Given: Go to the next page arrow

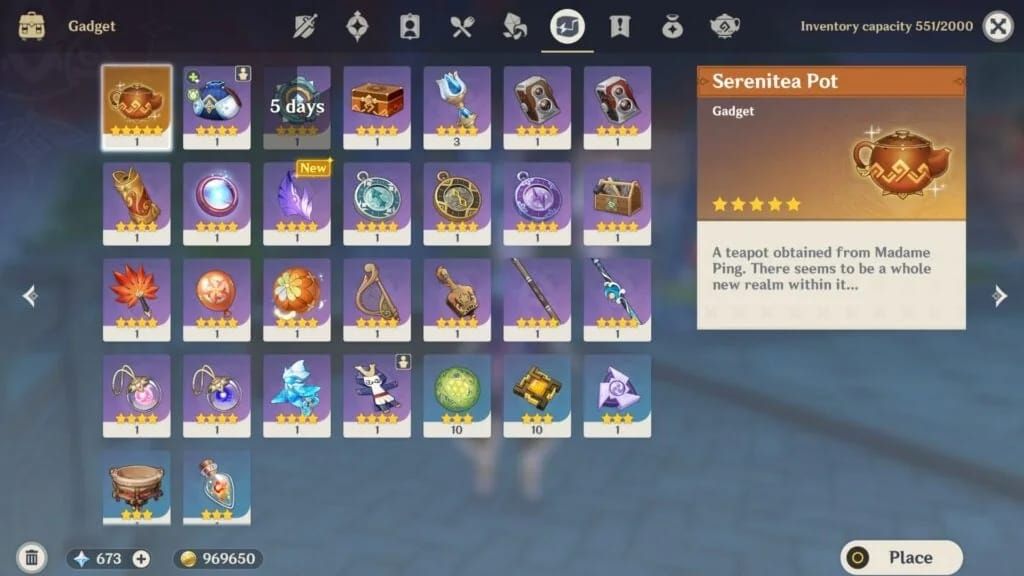Looking at the screenshot, I should [x=998, y=295].
